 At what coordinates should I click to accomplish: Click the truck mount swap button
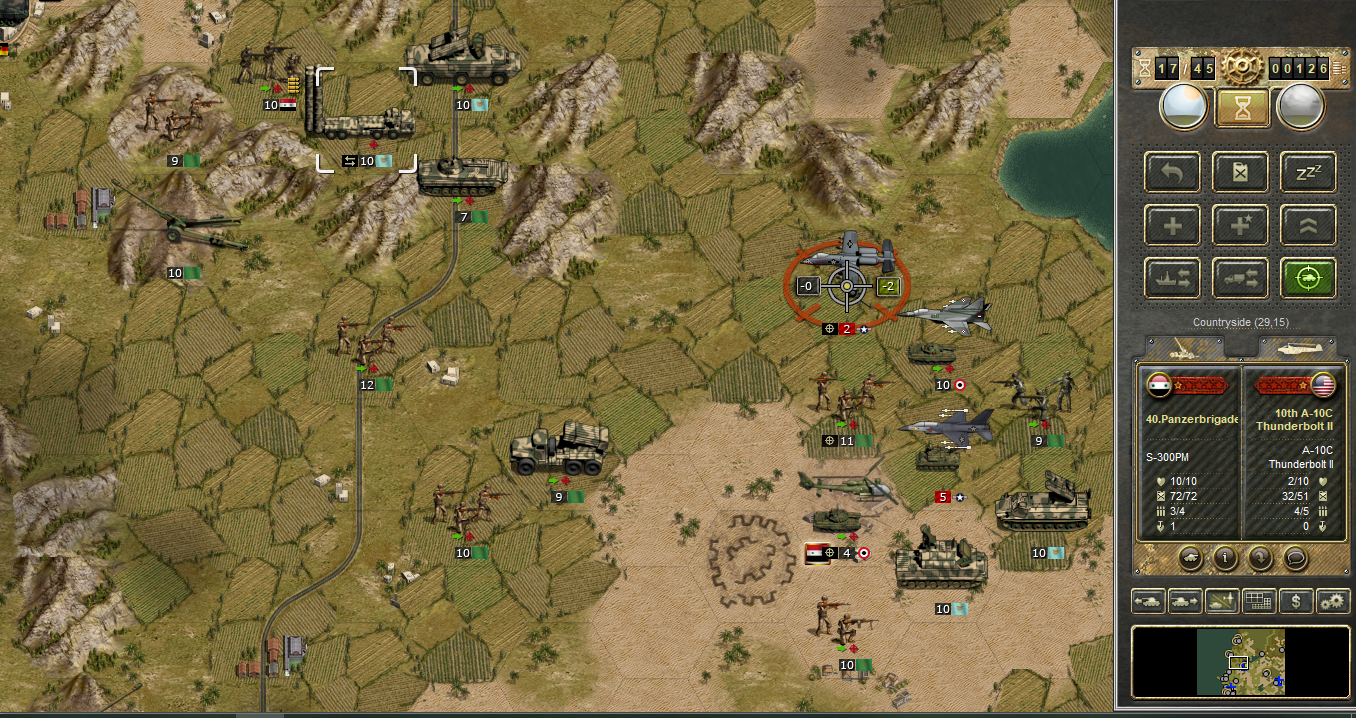(x=1241, y=278)
